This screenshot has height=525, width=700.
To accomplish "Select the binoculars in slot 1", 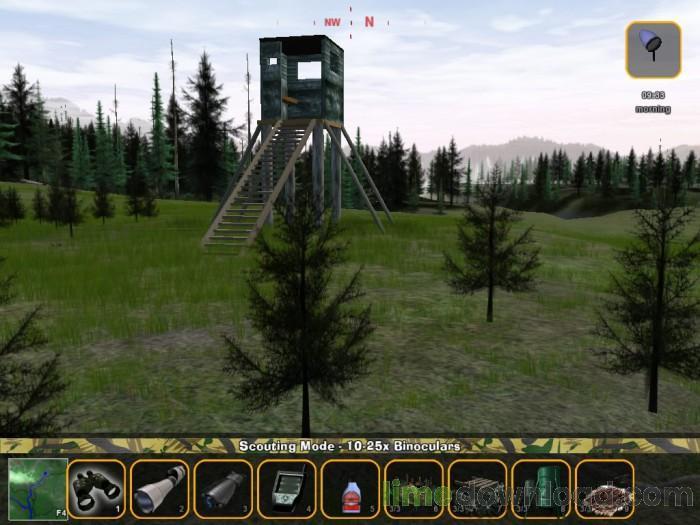I will (x=97, y=489).
